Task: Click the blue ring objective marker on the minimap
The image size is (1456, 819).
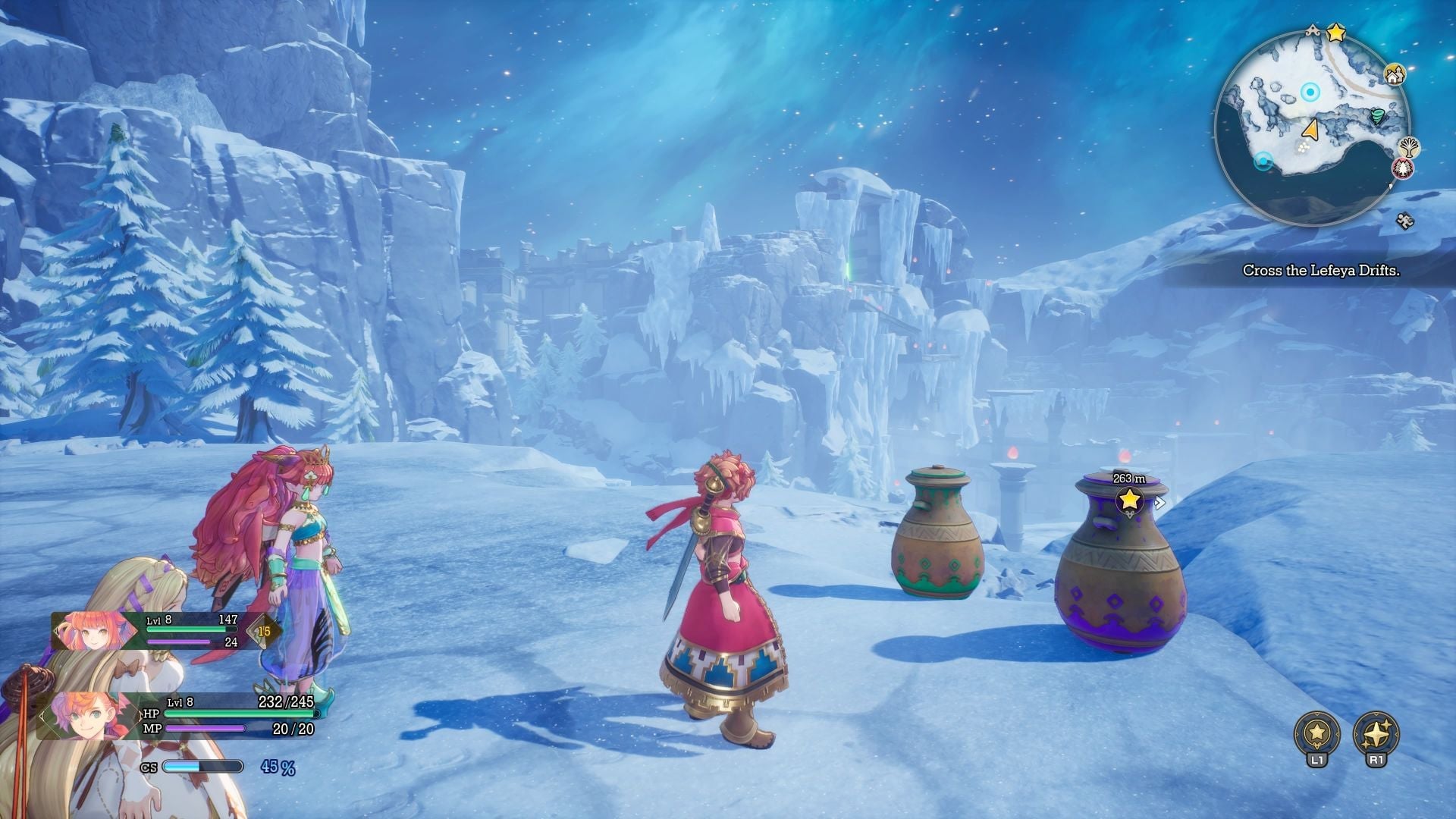Action: 1310,91
